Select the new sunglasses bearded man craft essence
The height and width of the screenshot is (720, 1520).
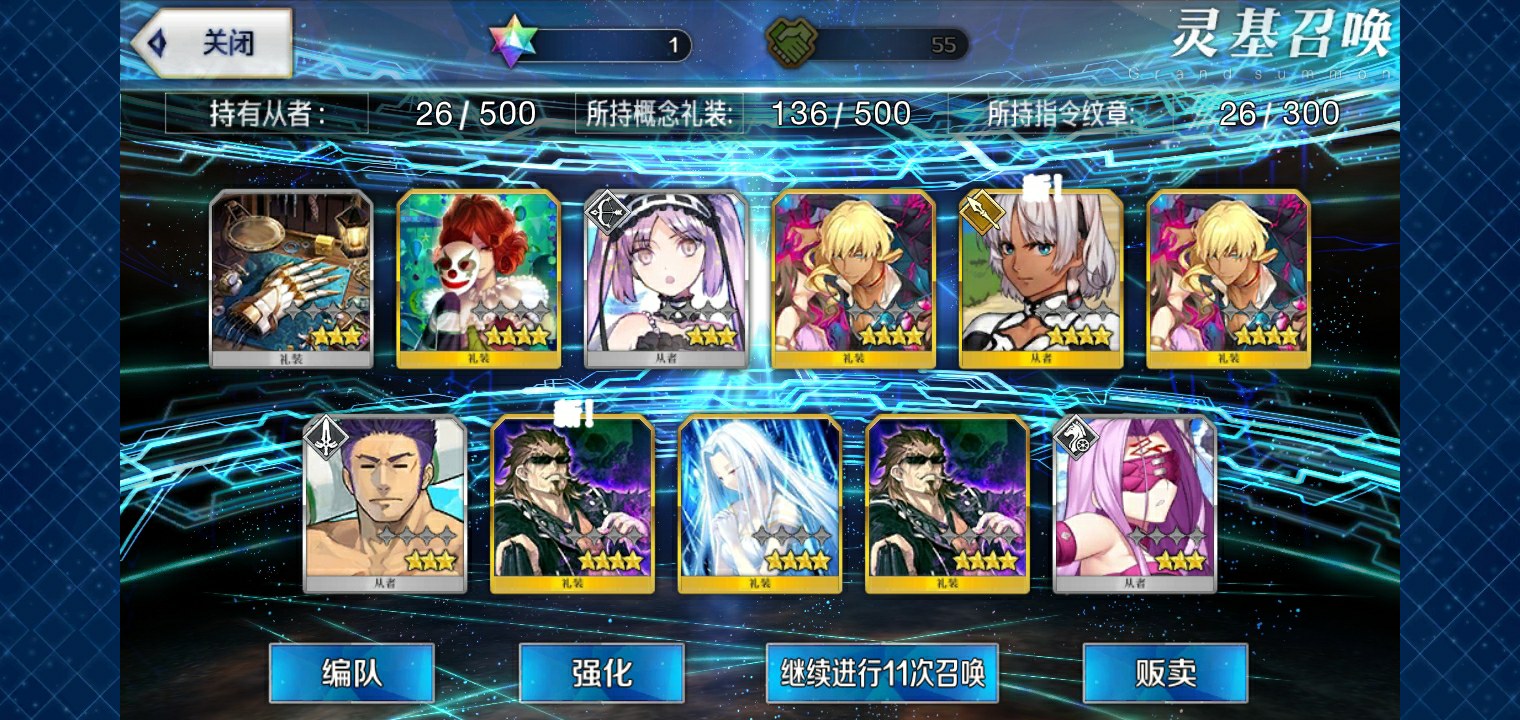[x=572, y=504]
